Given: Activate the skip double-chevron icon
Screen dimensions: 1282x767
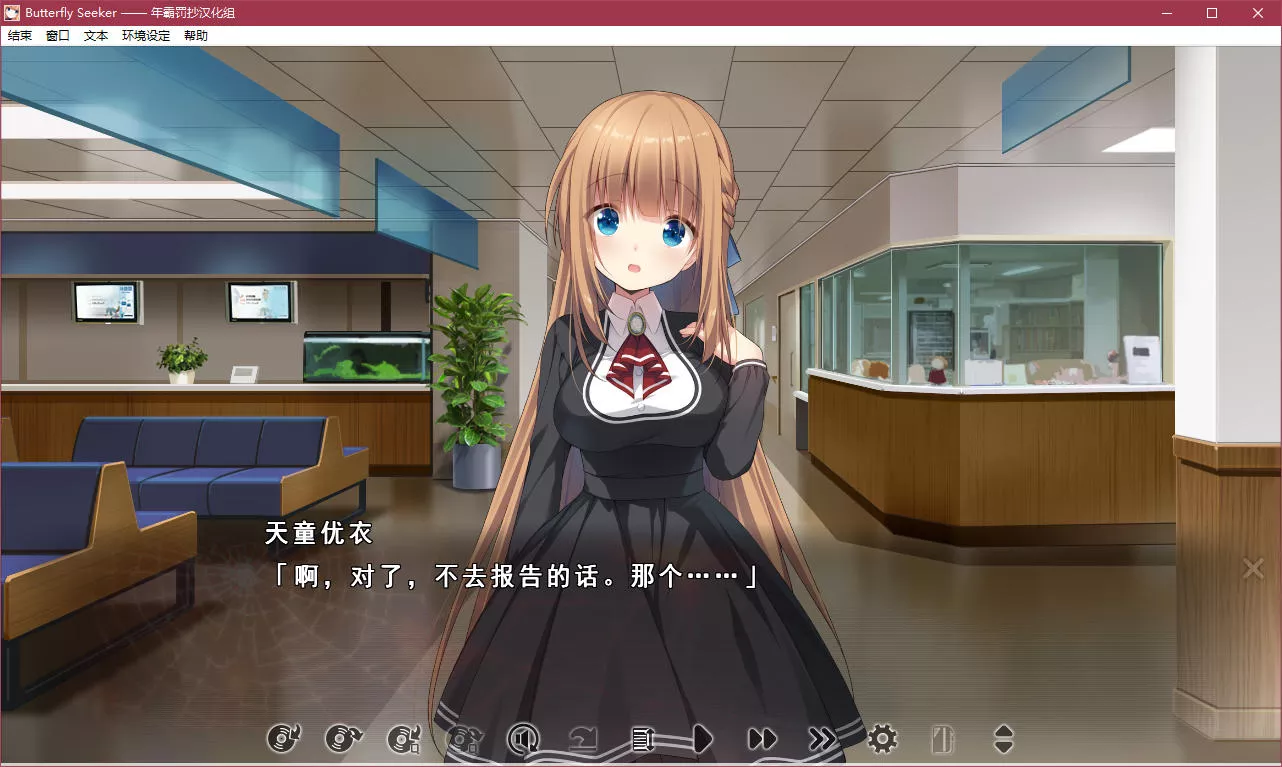Looking at the screenshot, I should coord(822,740).
